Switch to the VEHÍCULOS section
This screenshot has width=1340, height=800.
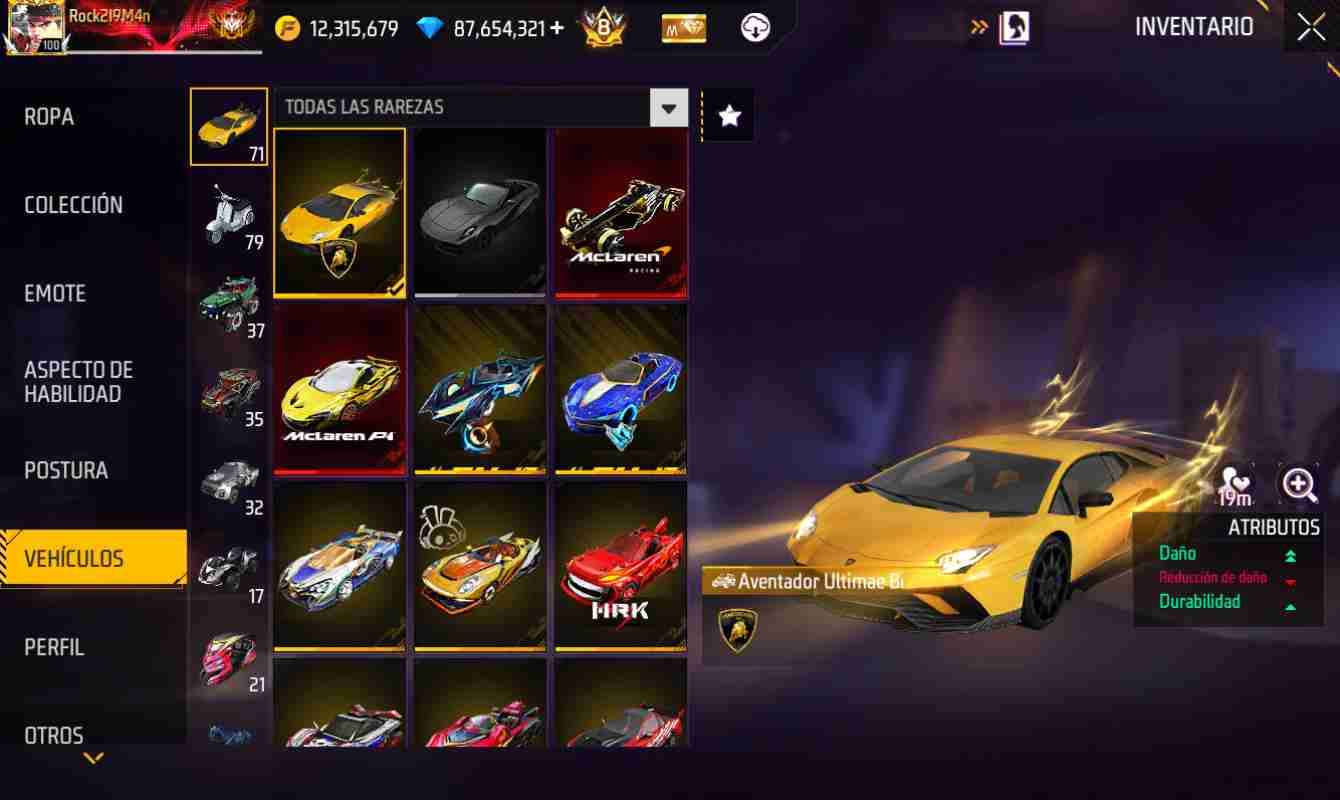pyautogui.click(x=92, y=558)
